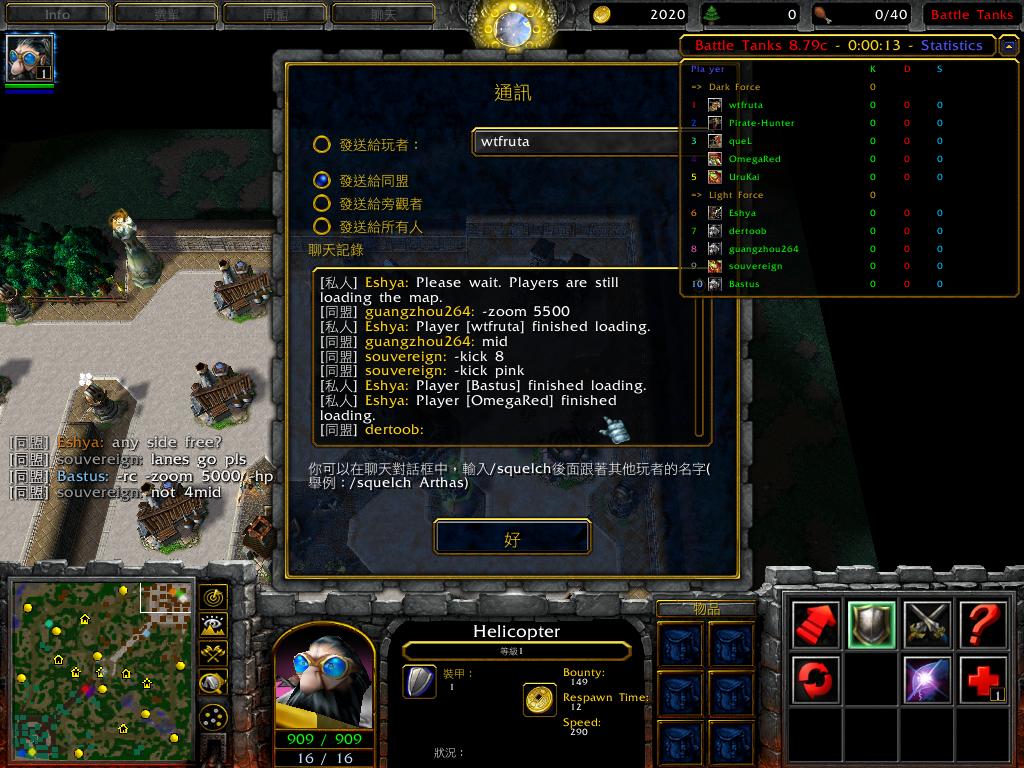1024x768 pixels.
Task: Open the 同盟 allies menu
Action: [275, 14]
